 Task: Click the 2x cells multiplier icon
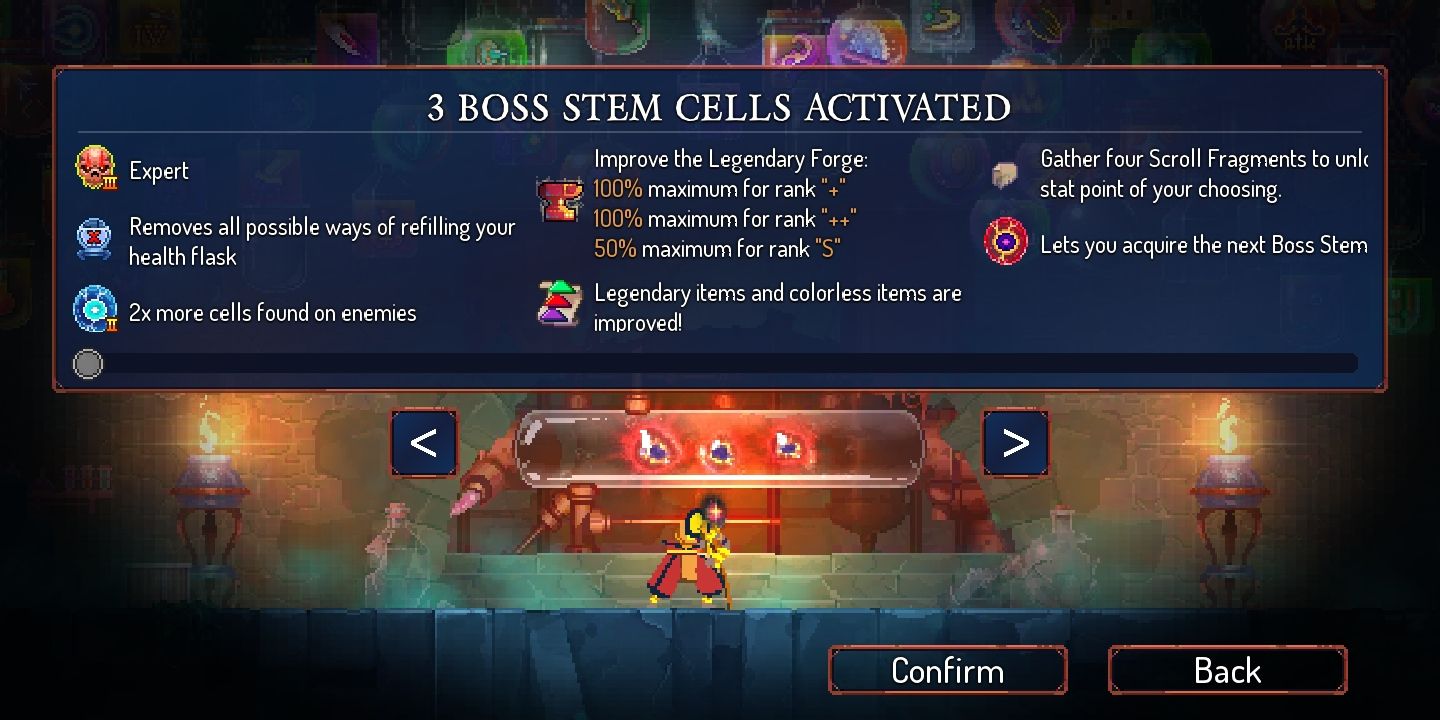pos(95,310)
